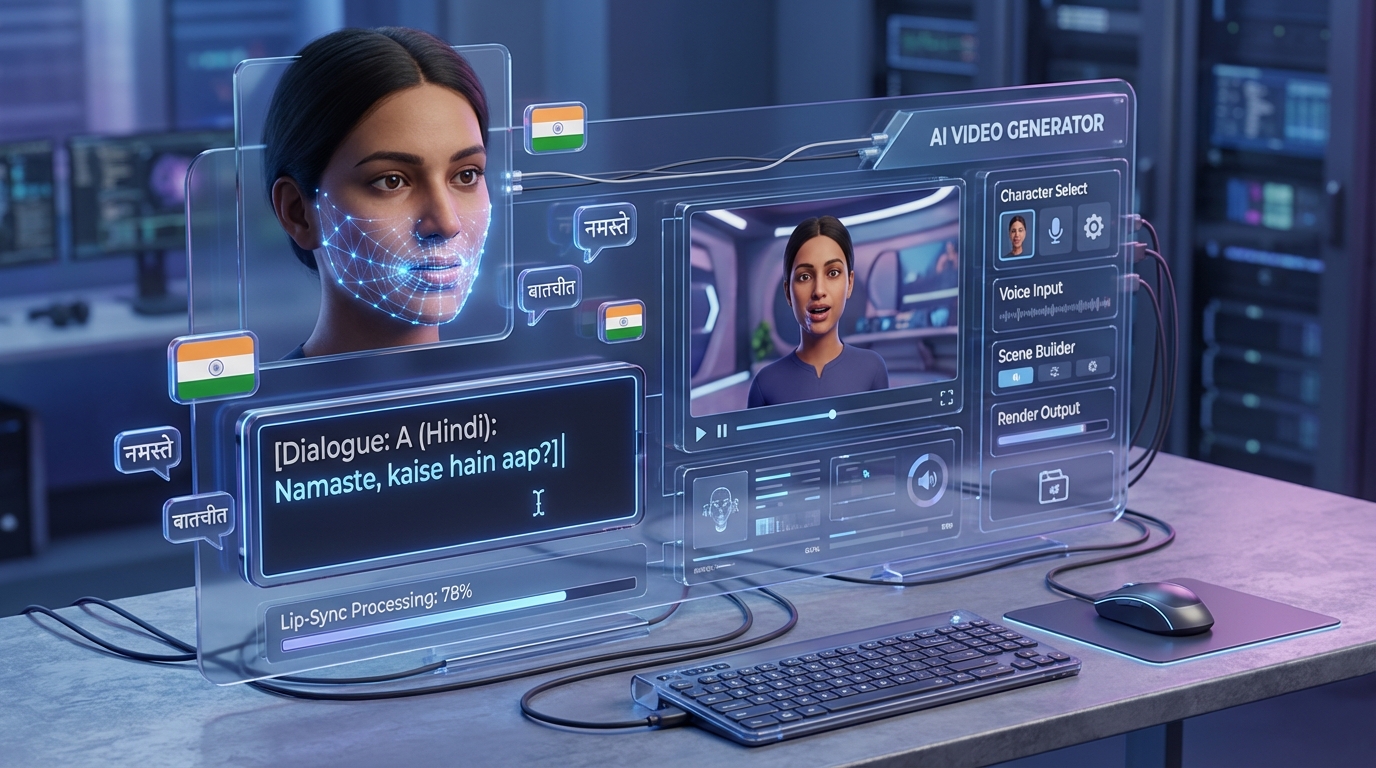
Task: Click the Voice Input waveform panel
Action: 1055,311
